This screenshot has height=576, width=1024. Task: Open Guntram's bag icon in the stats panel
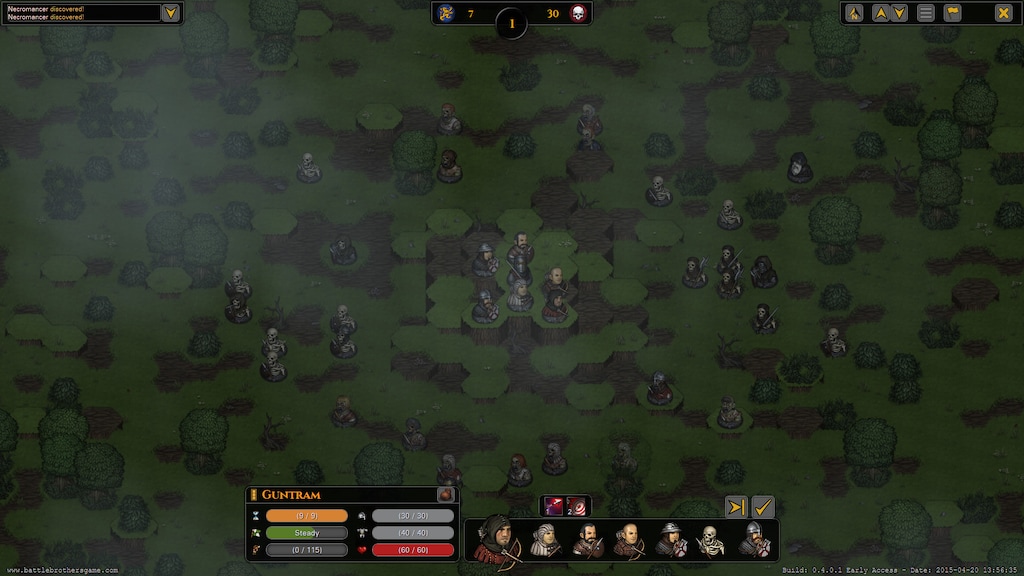(446, 494)
